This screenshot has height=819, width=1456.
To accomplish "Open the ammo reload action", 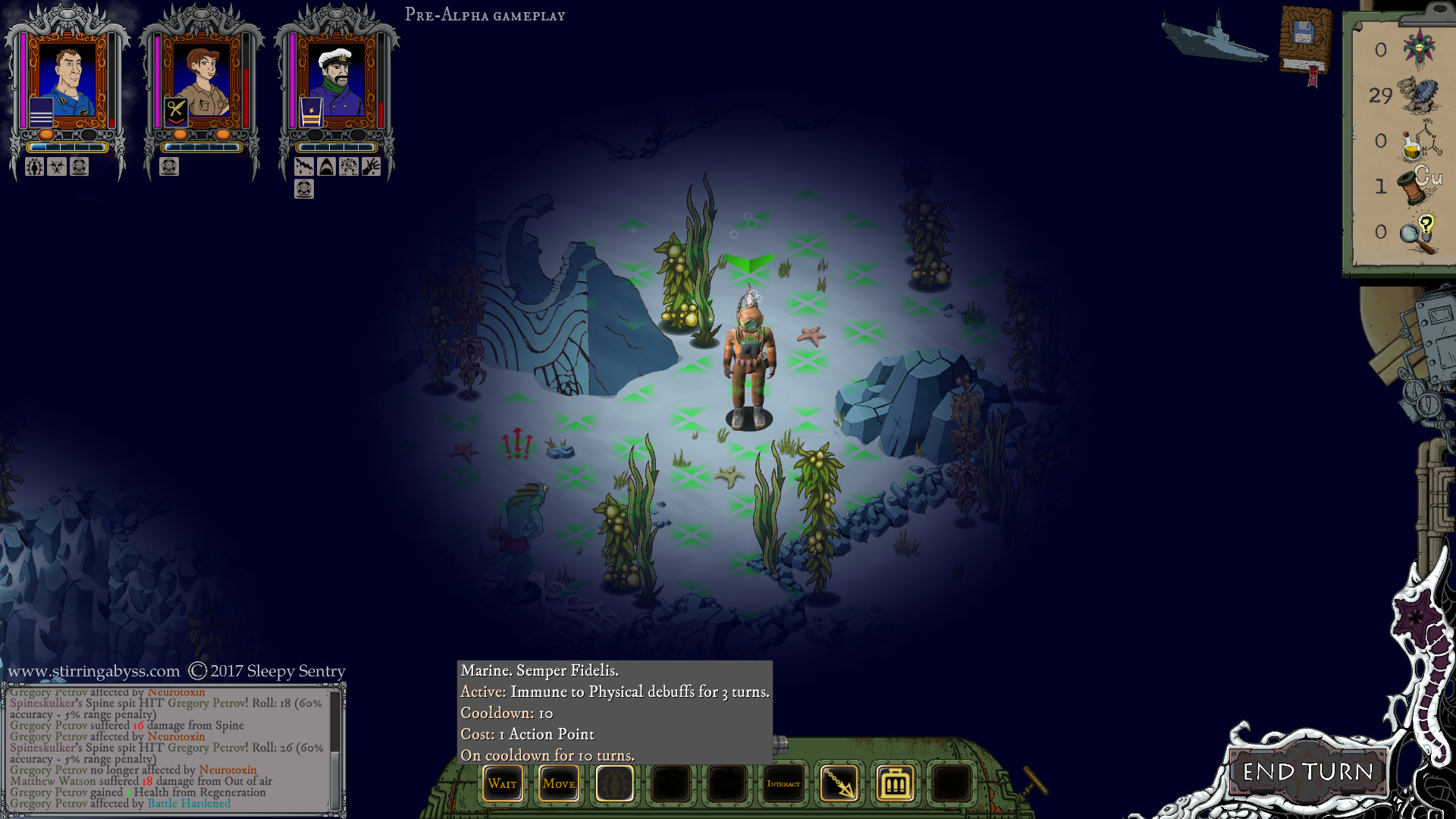I will pyautogui.click(x=895, y=783).
